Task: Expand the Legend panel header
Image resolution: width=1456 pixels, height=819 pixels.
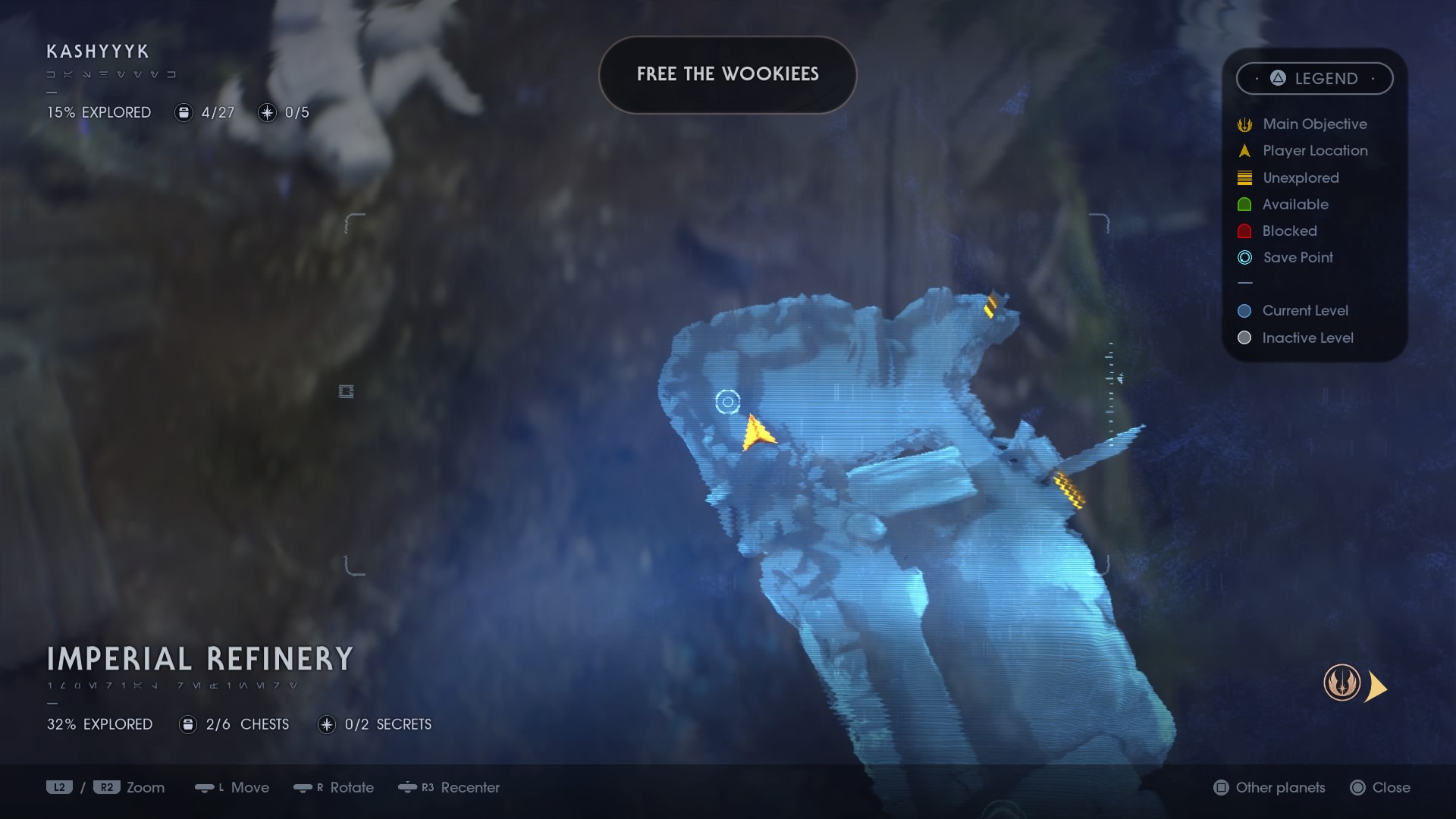Action: (1315, 78)
